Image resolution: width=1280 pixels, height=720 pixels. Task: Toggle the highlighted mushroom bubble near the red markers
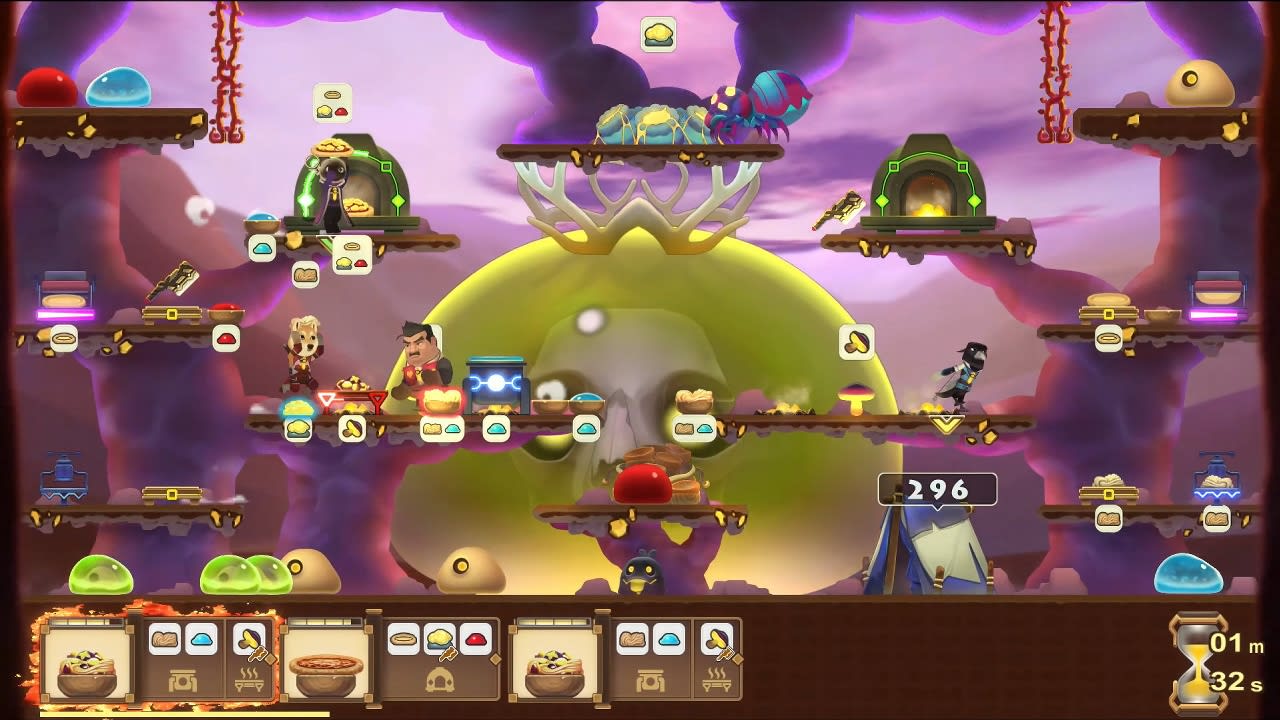[352, 429]
